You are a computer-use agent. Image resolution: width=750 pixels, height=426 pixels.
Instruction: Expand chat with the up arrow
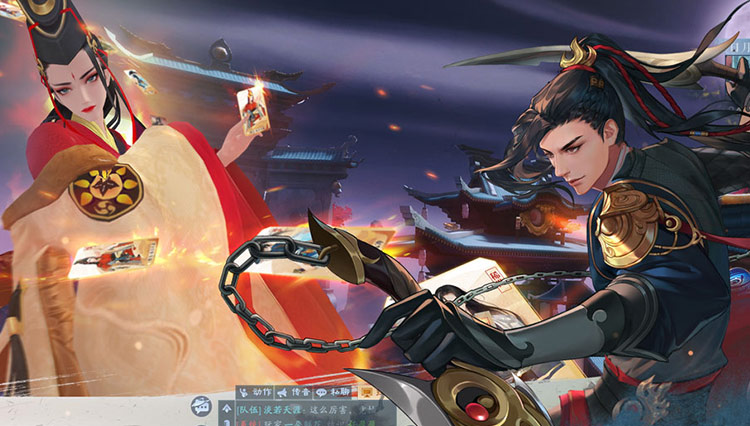click(x=226, y=408)
